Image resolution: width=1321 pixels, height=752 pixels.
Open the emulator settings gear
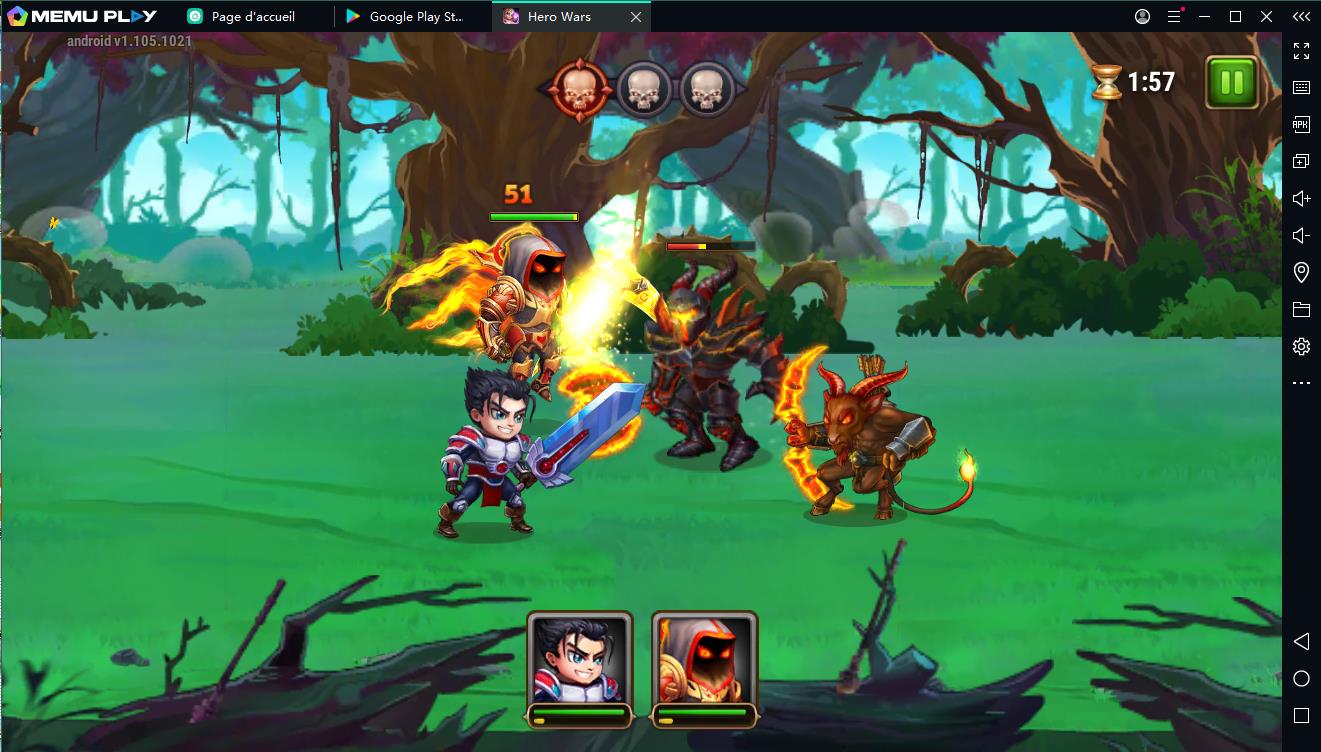(1301, 346)
